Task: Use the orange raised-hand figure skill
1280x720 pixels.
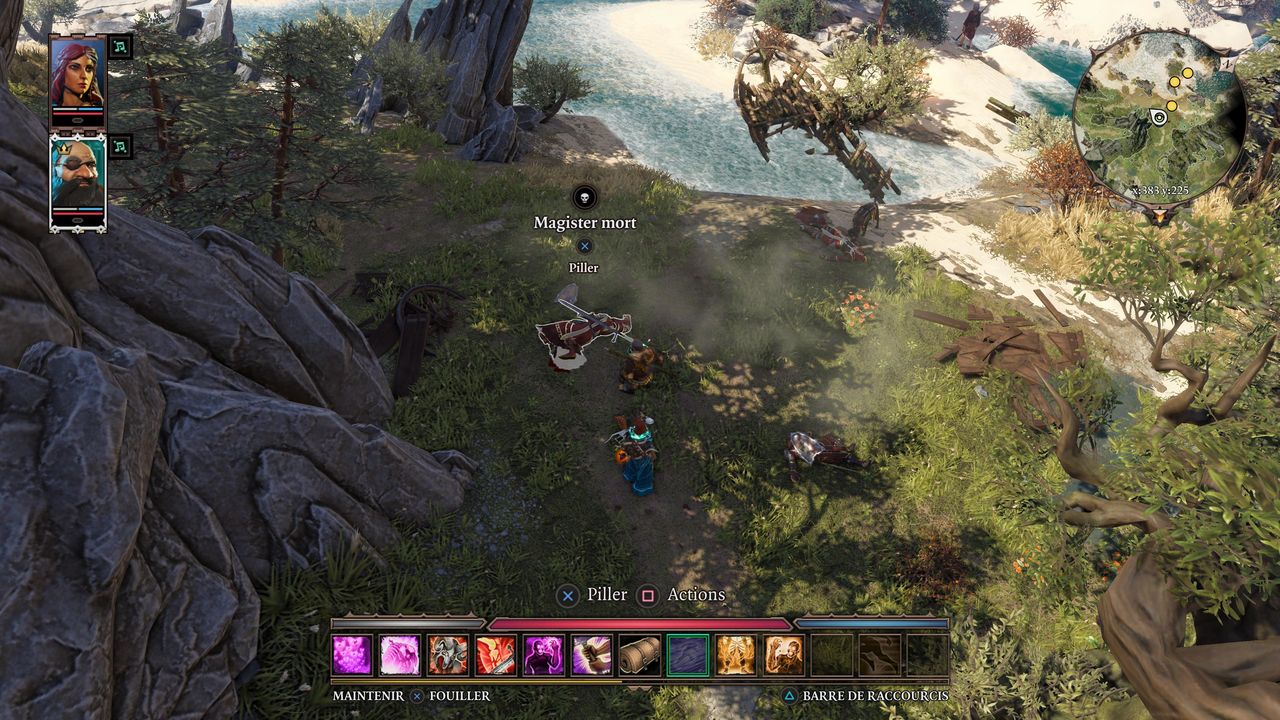Action: click(x=784, y=655)
